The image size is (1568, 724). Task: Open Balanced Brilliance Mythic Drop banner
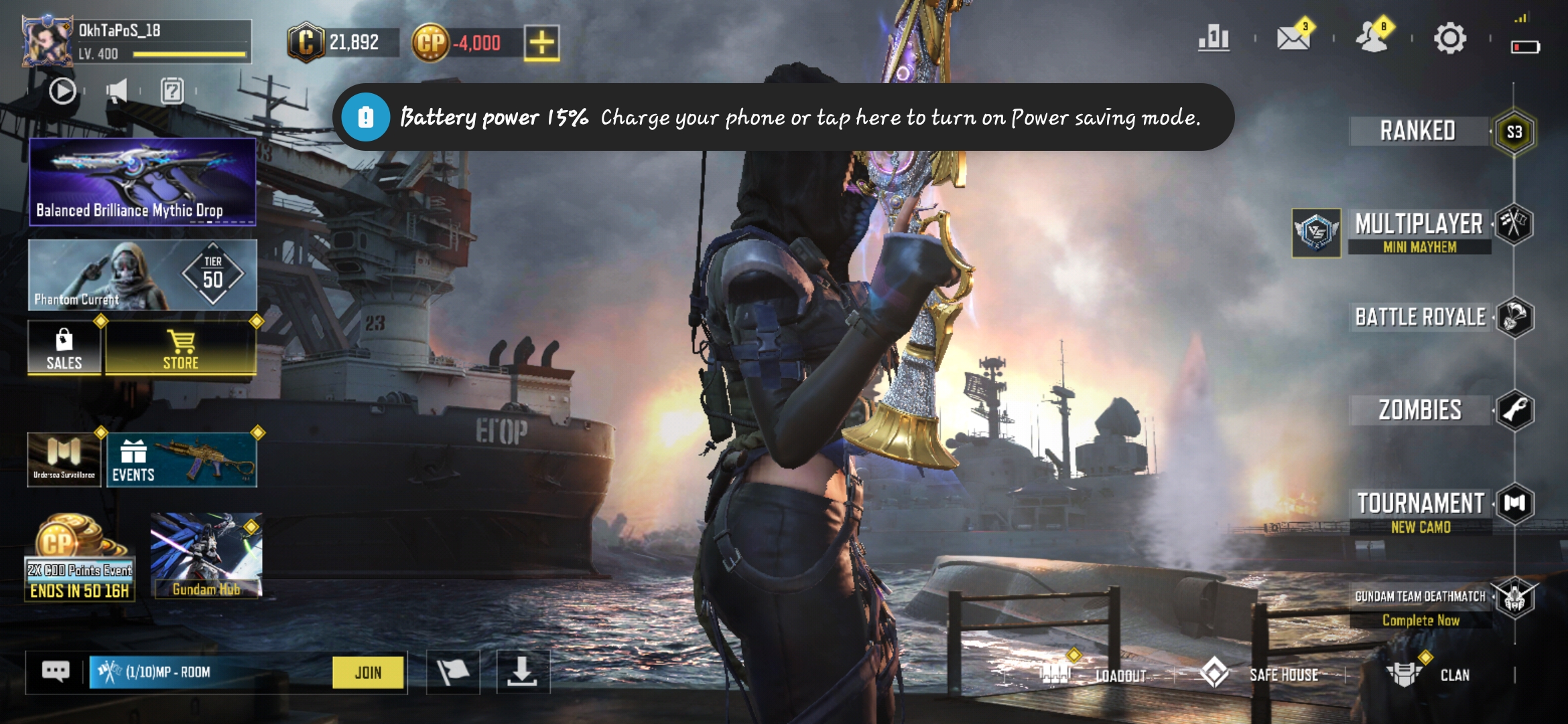pos(142,181)
